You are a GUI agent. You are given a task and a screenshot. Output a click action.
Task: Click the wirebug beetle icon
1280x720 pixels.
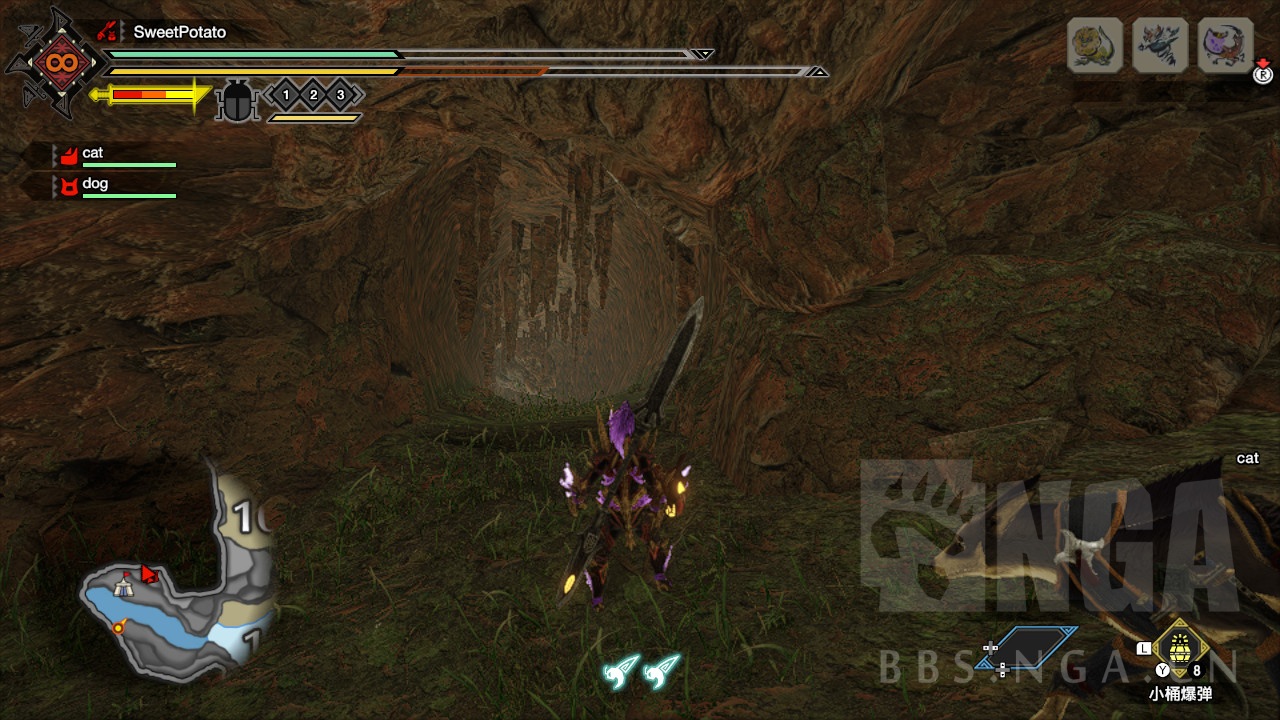tap(237, 101)
